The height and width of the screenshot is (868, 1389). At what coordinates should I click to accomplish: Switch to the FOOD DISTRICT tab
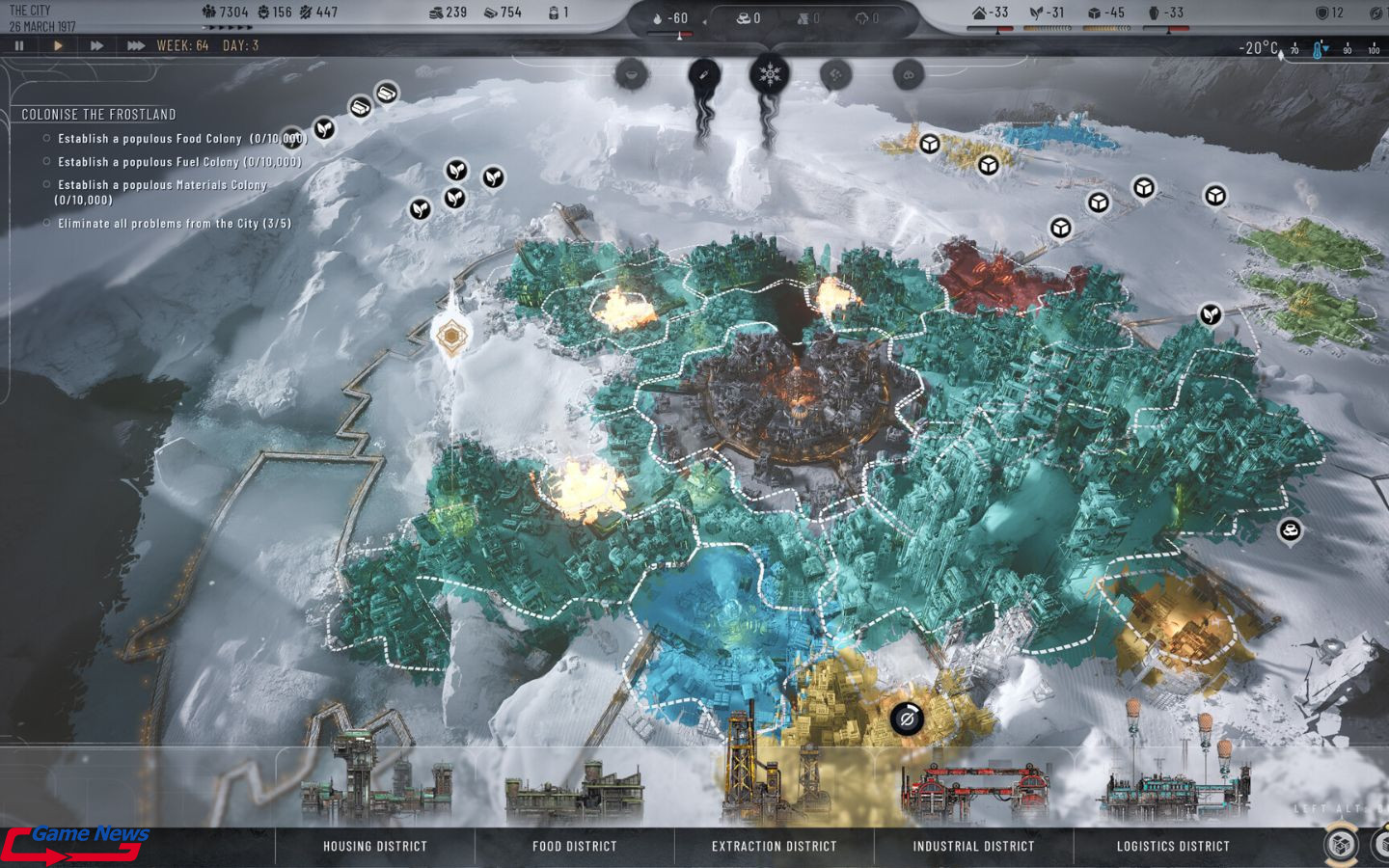pyautogui.click(x=576, y=846)
